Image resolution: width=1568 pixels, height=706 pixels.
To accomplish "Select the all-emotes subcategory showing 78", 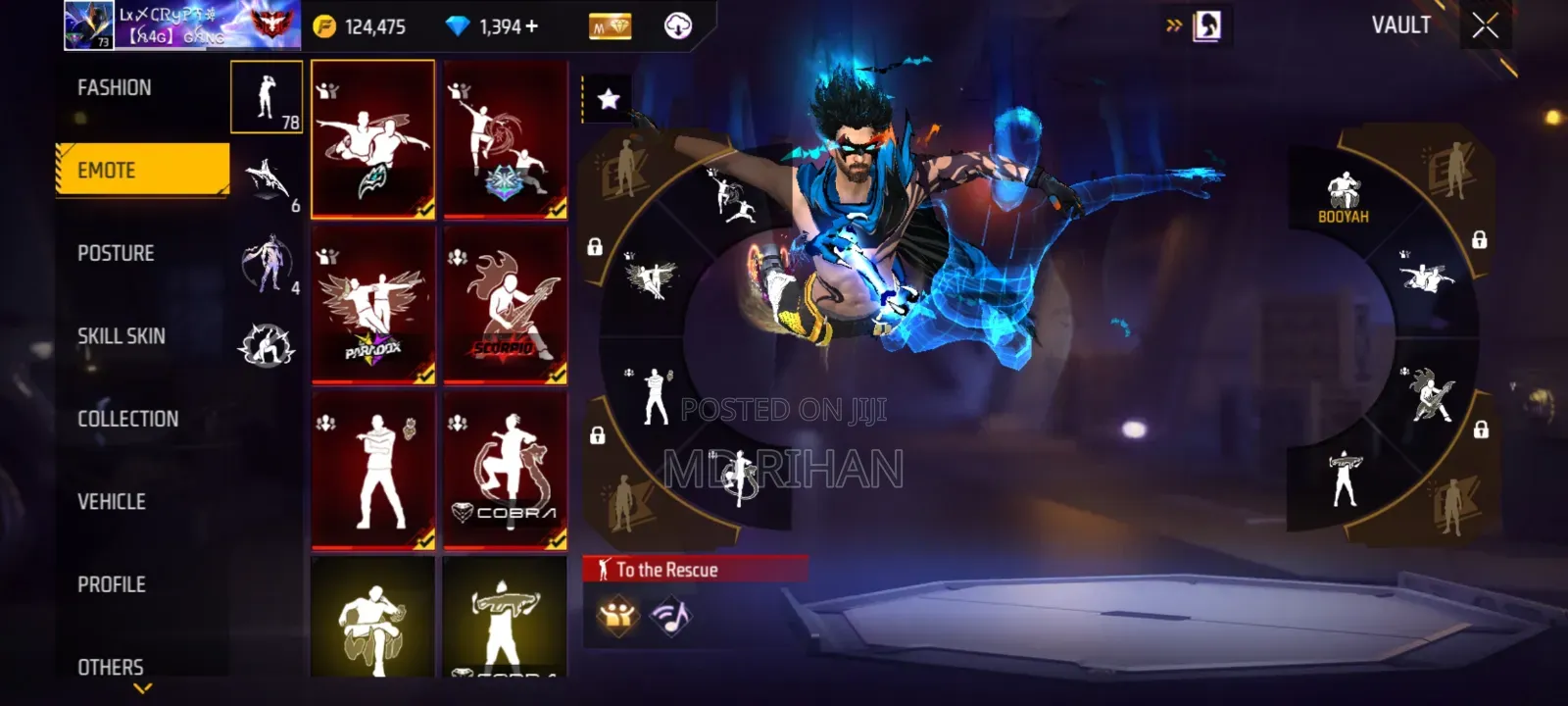I will 267,96.
